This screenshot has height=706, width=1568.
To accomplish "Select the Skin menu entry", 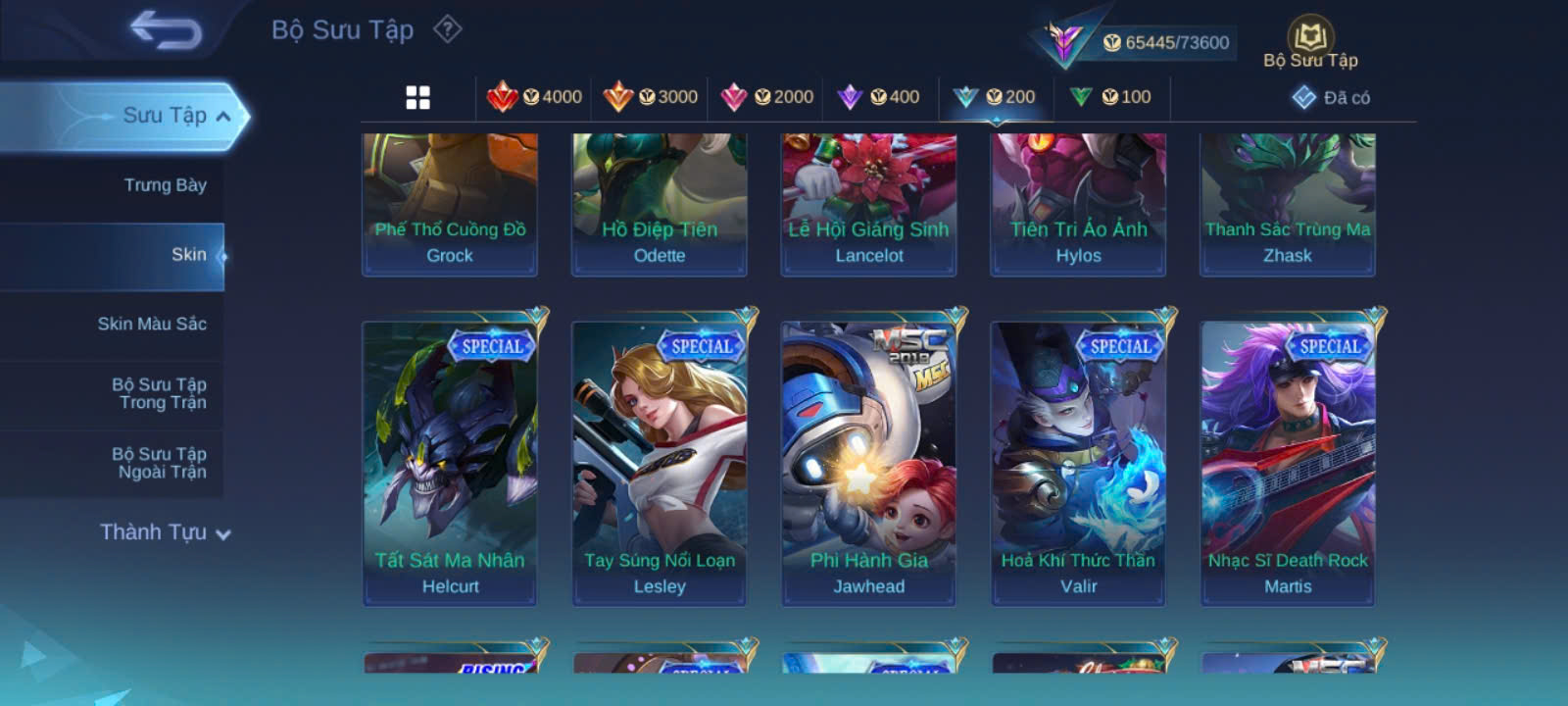I will [x=188, y=255].
